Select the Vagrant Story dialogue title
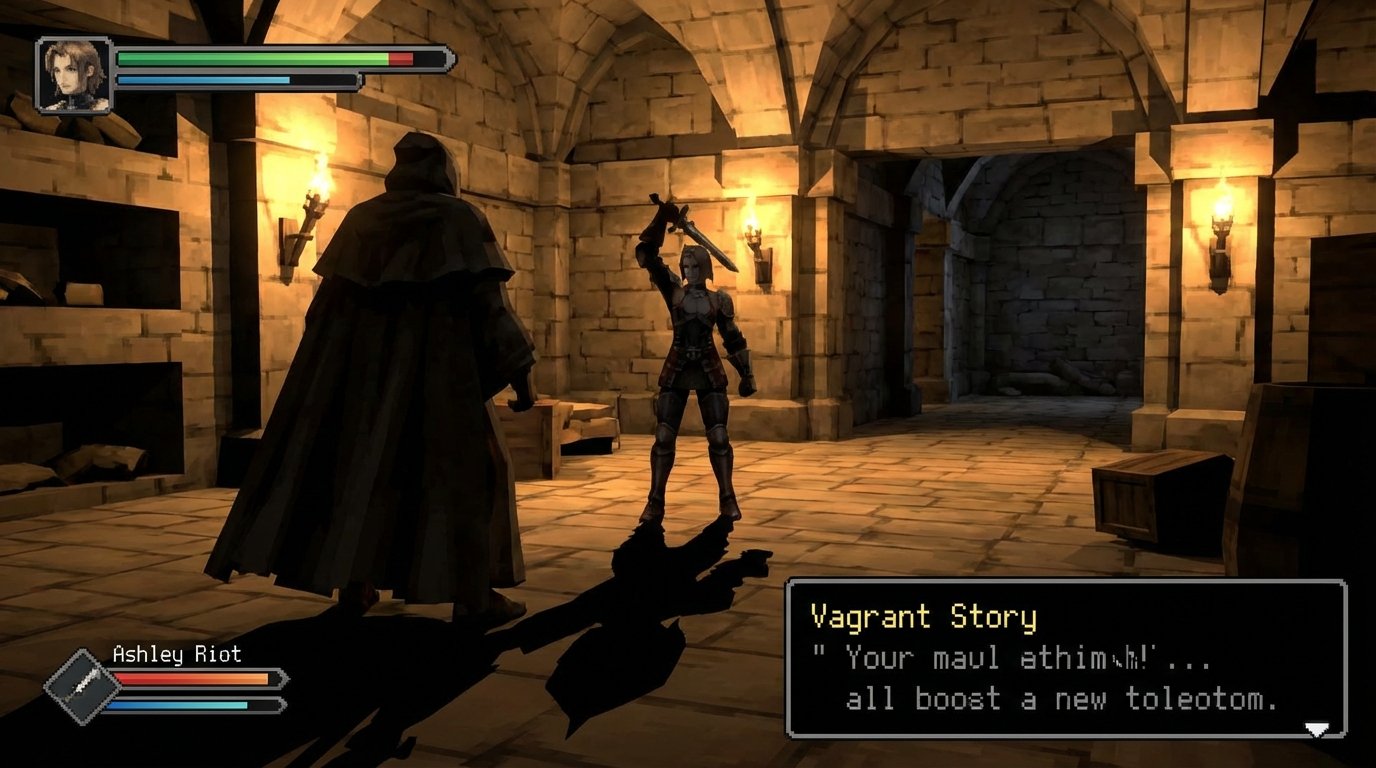This screenshot has height=768, width=1376. (922, 616)
